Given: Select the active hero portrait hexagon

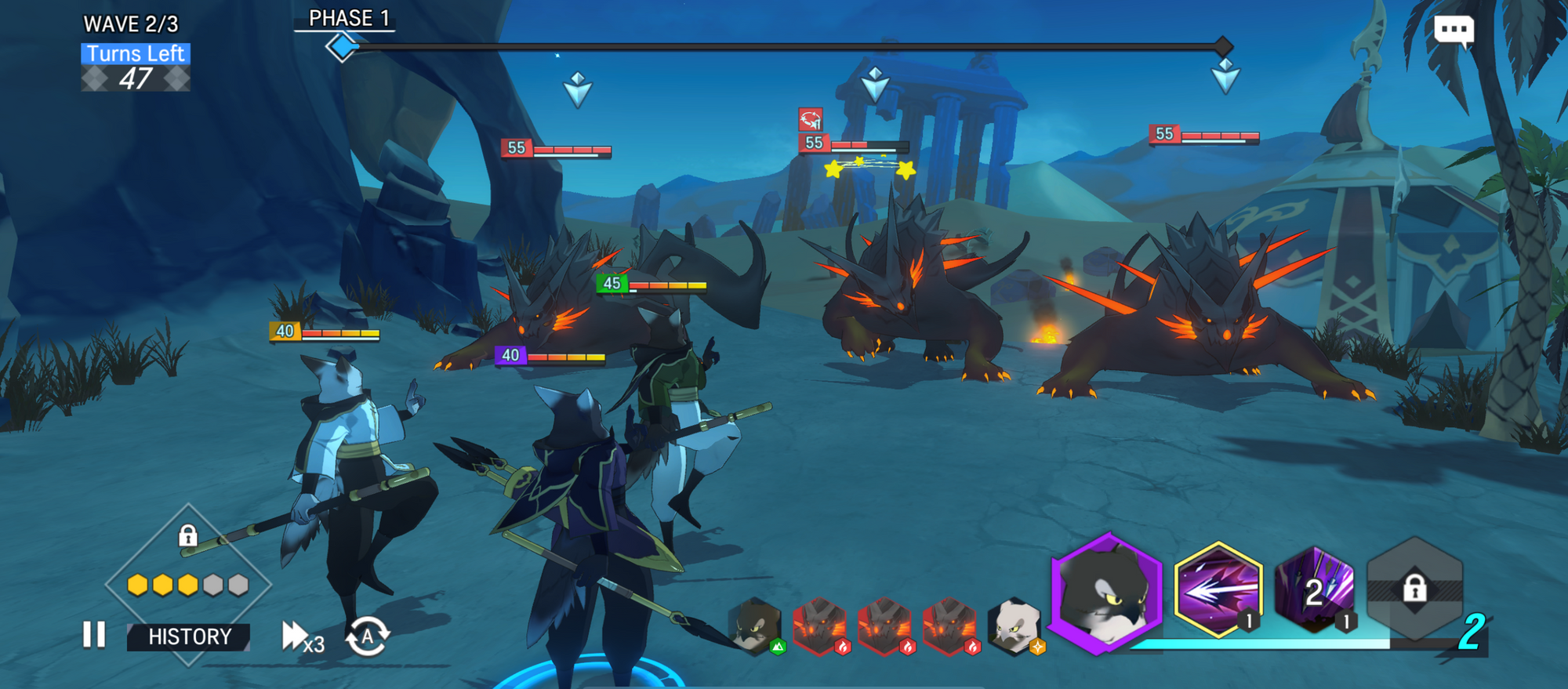Looking at the screenshot, I should click(x=1106, y=593).
